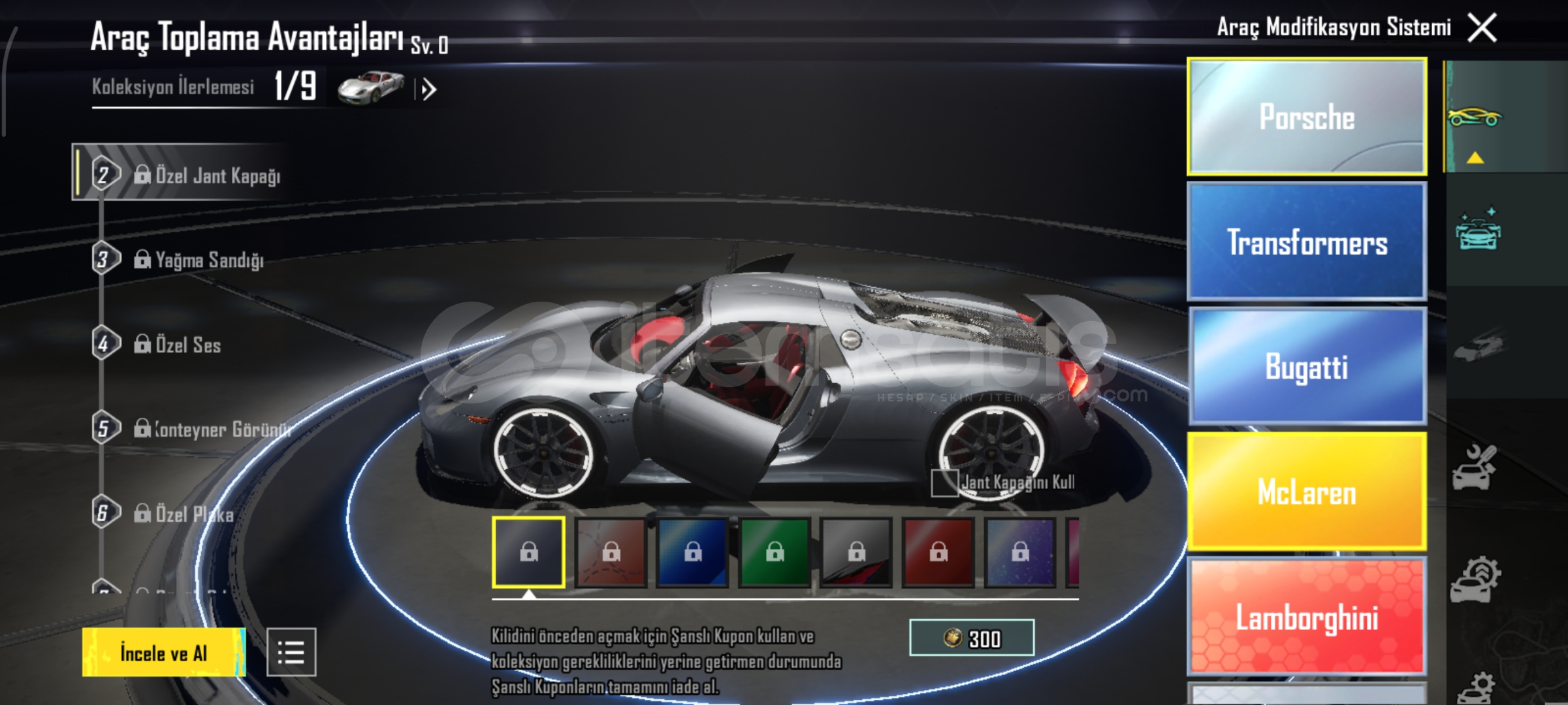Pick the locked green paint swatch
This screenshot has height=705, width=1568.
775,553
